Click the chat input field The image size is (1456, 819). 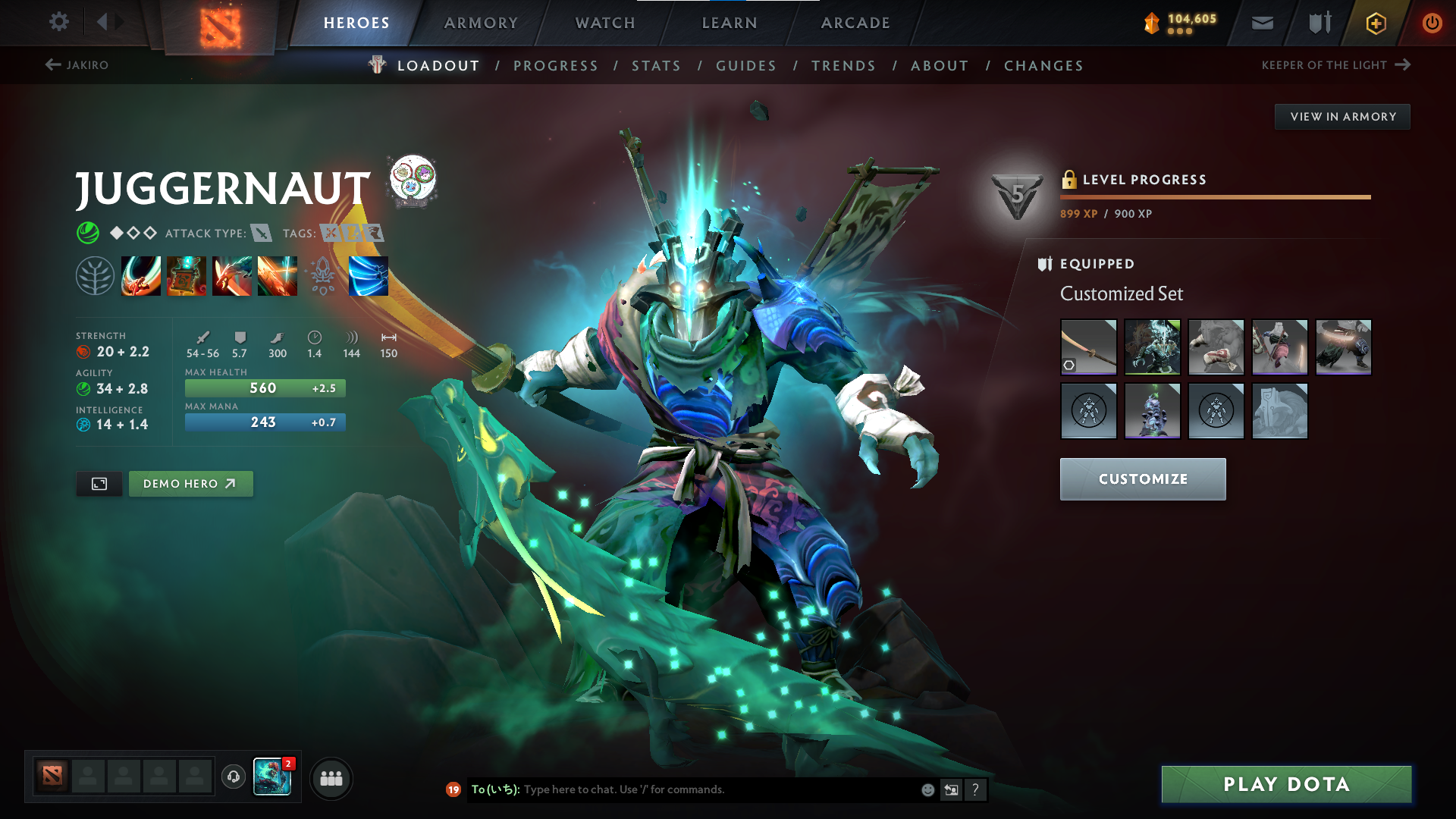click(x=682, y=789)
